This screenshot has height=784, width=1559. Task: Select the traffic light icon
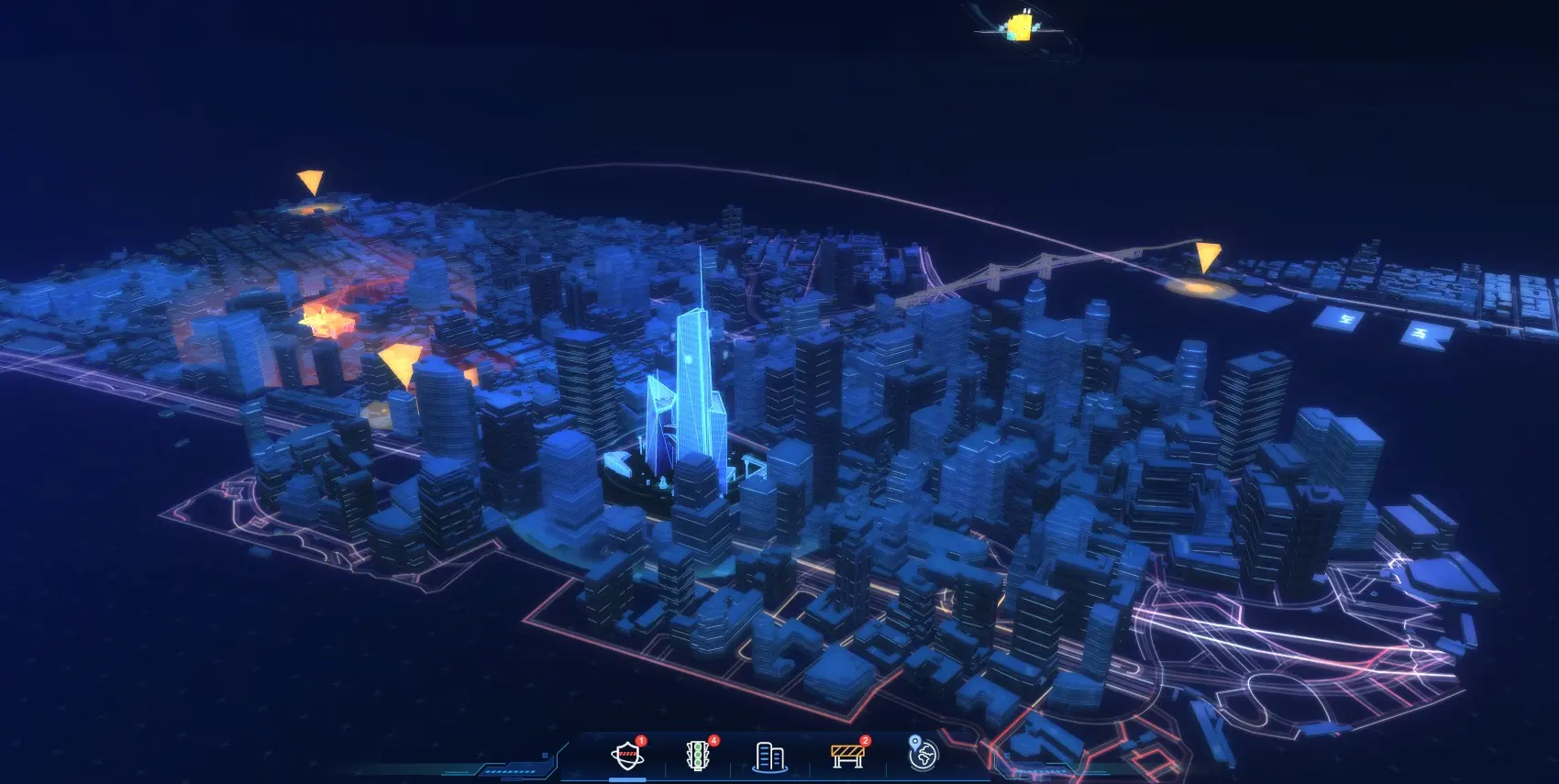coord(699,756)
